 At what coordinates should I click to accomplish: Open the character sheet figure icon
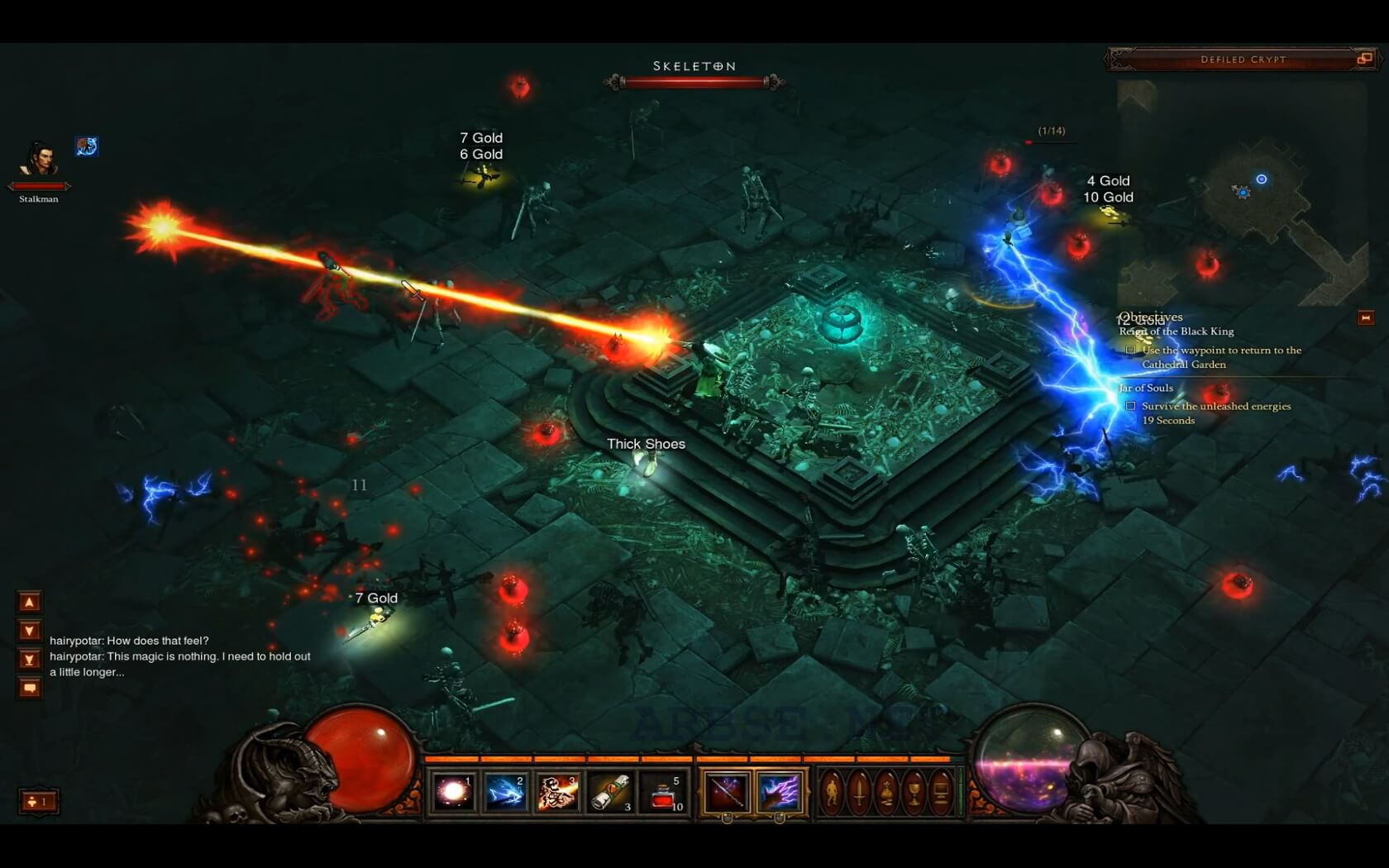833,789
